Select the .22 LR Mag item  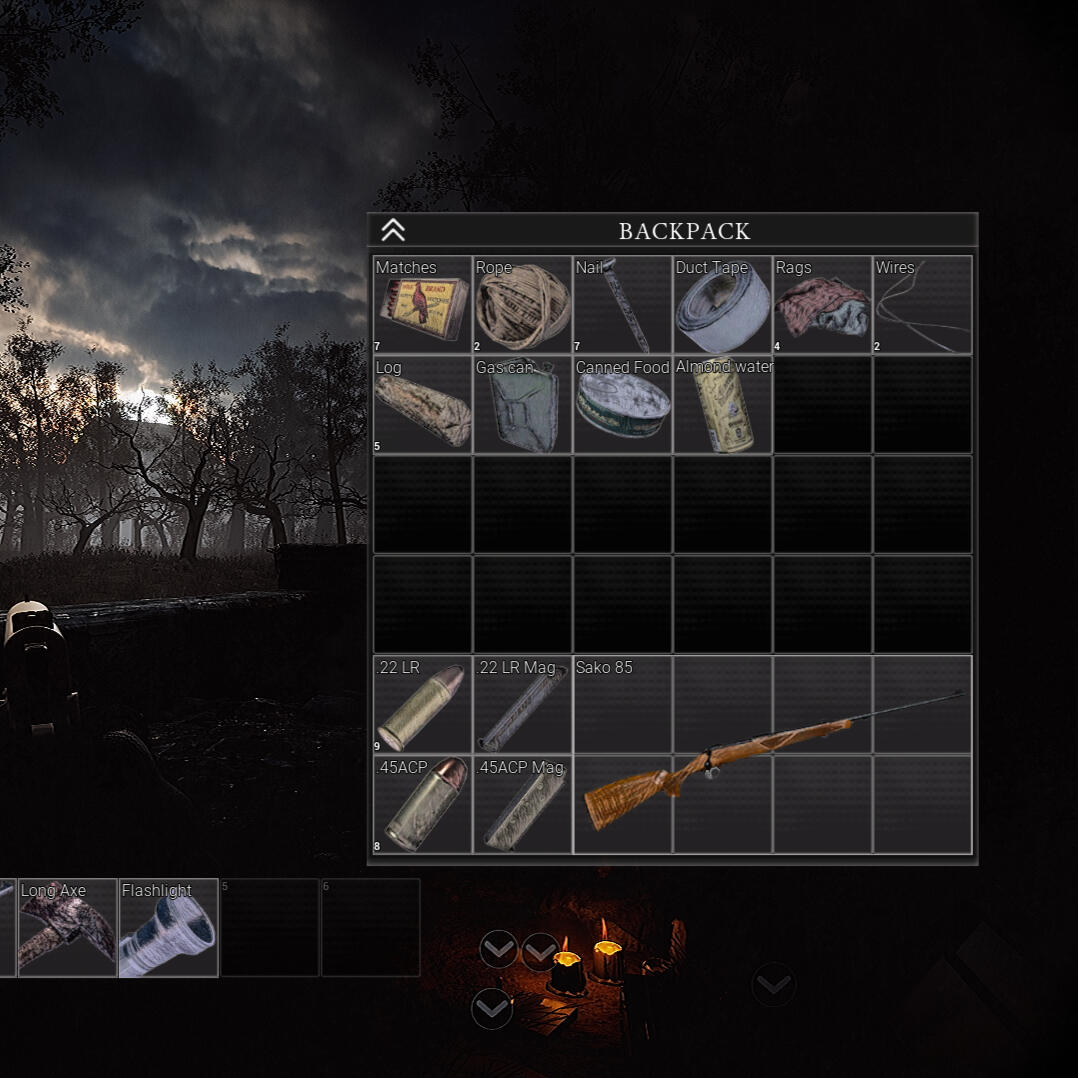point(522,705)
